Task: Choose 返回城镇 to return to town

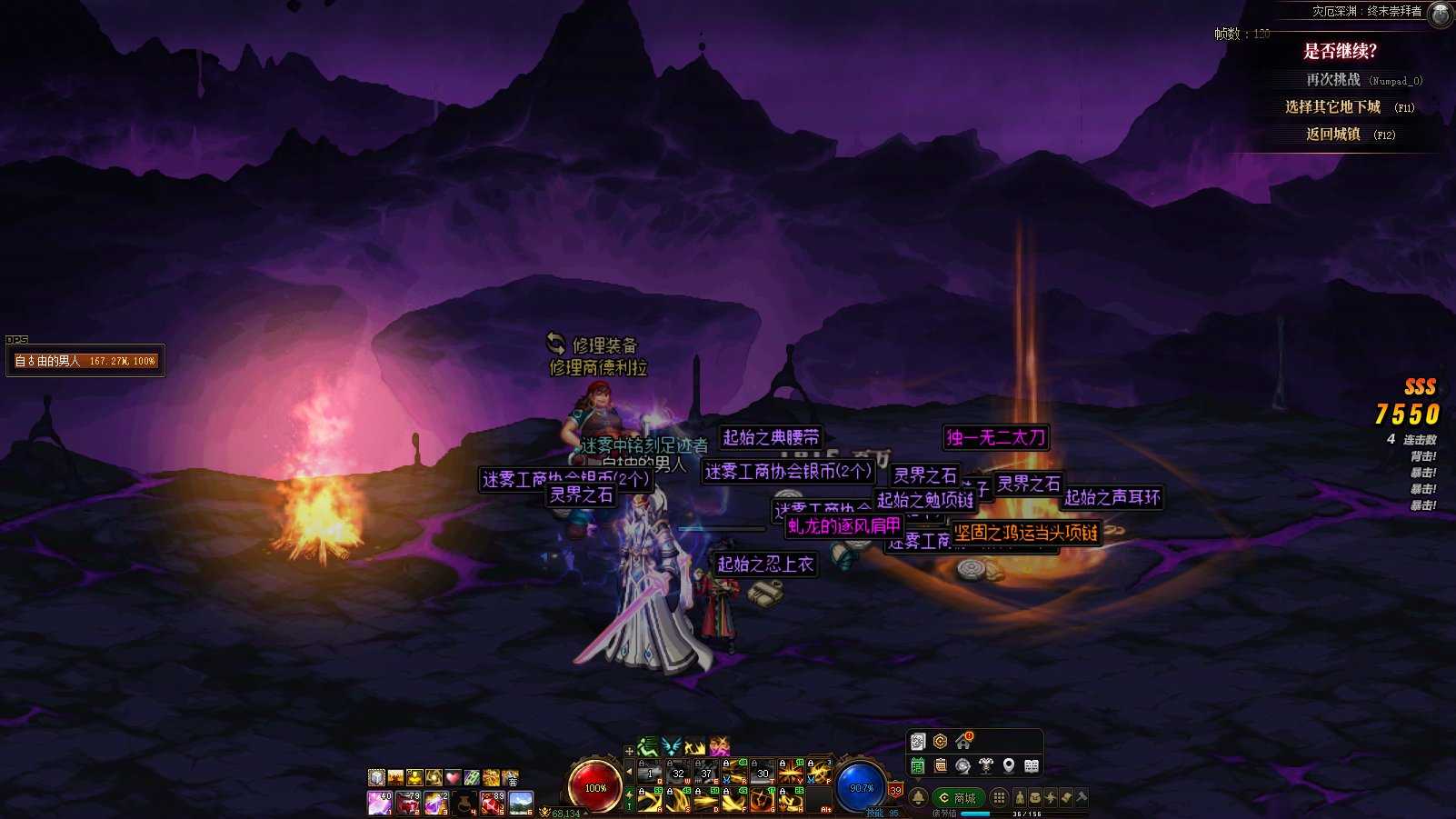Action: click(1333, 135)
